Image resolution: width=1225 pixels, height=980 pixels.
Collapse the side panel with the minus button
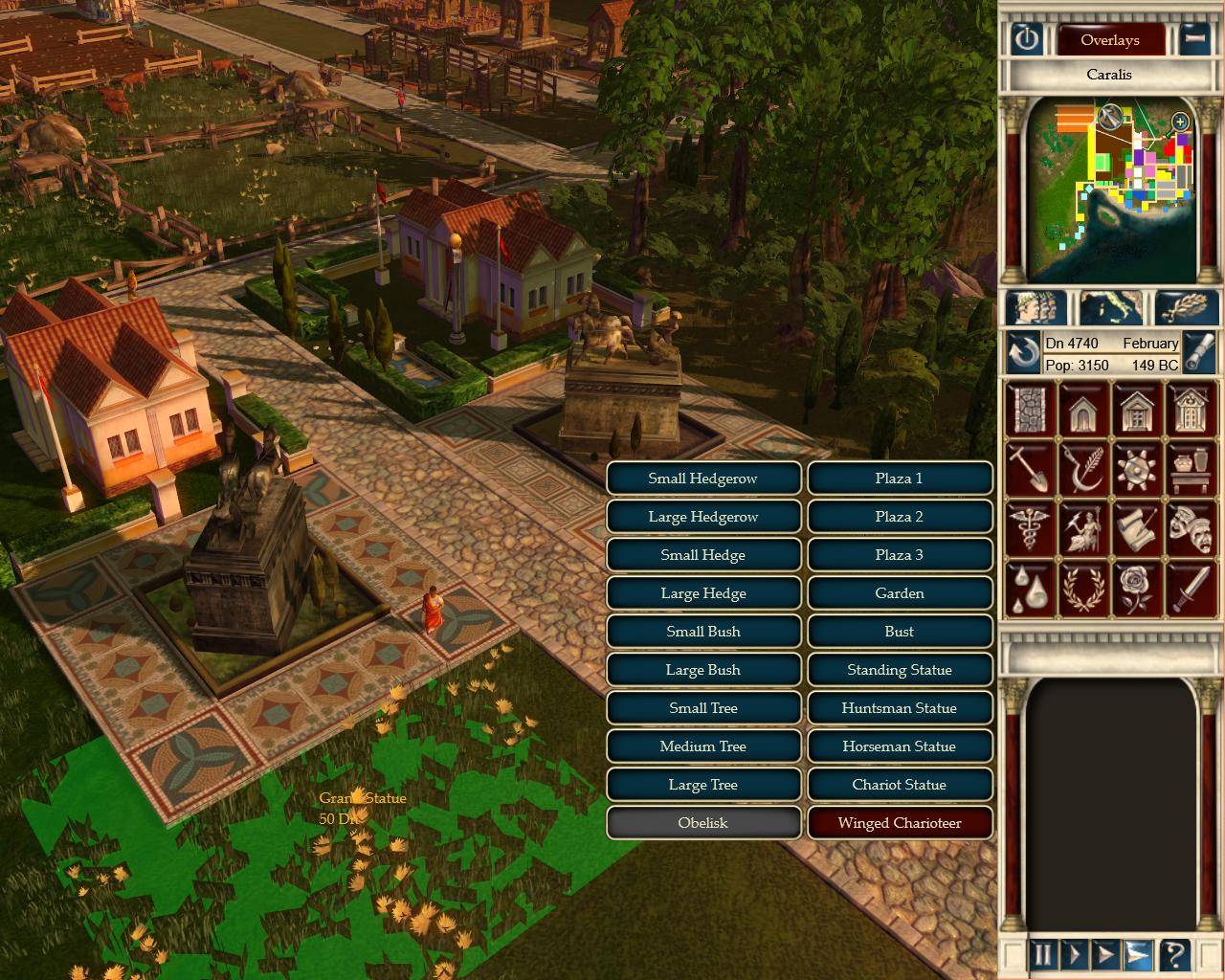pyautogui.click(x=1193, y=39)
